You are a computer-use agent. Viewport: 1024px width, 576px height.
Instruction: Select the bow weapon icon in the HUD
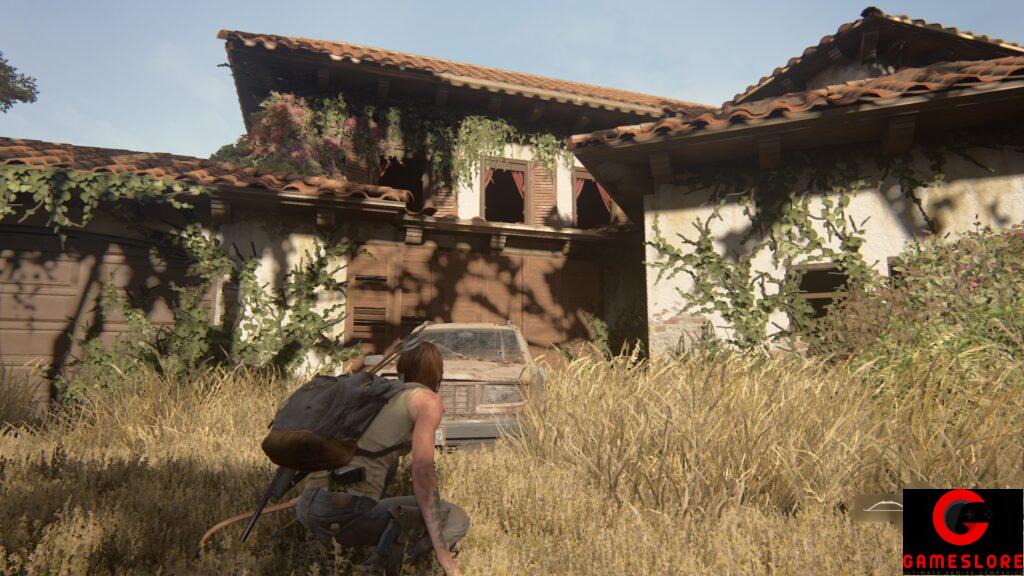[x=882, y=507]
